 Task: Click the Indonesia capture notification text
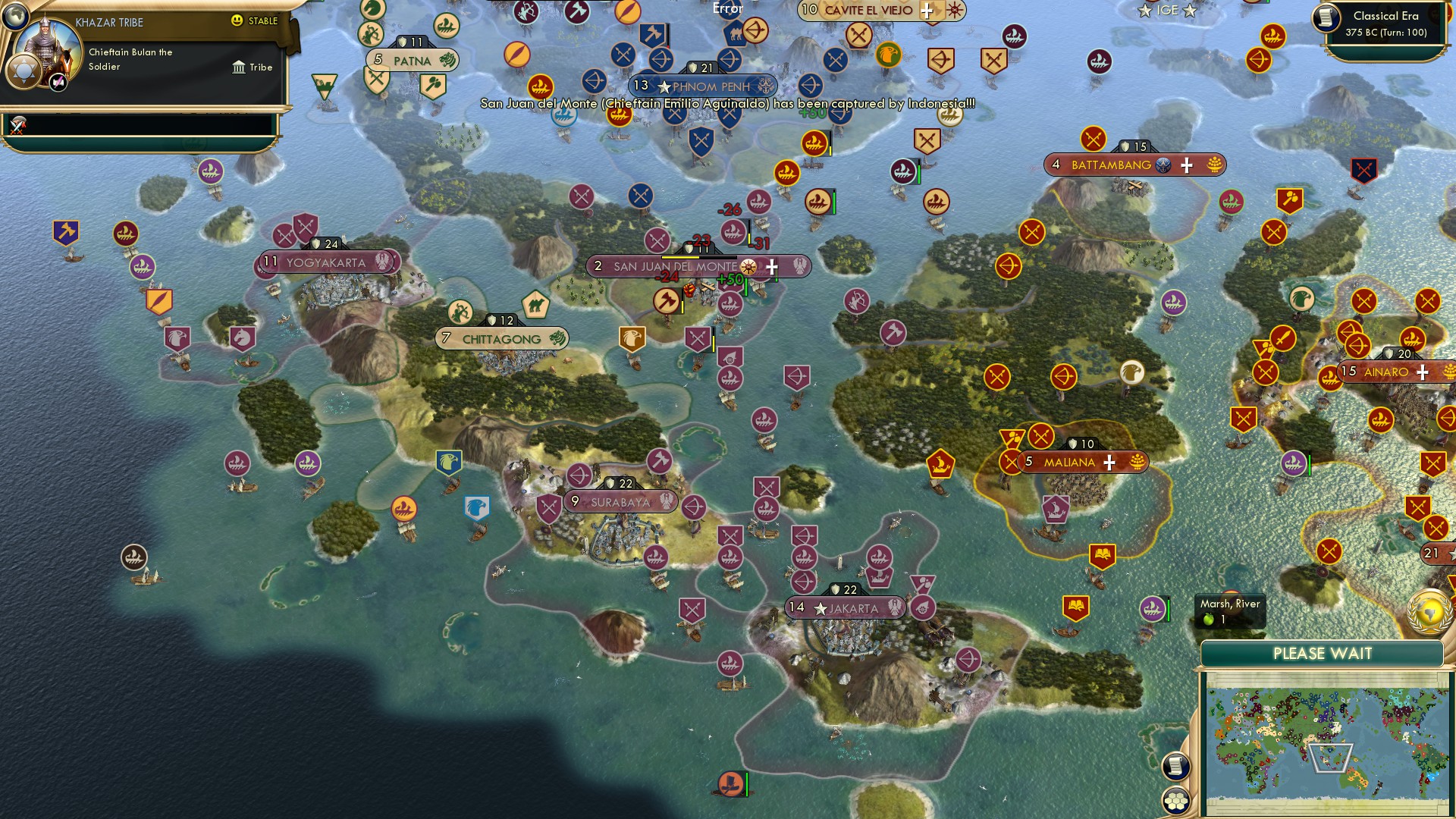[x=726, y=101]
